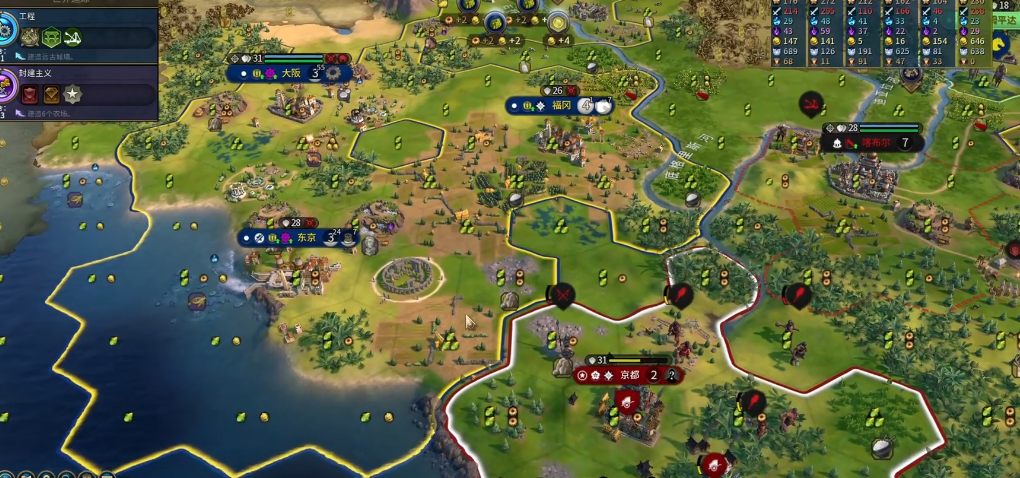
Task: Click the catapult unit icon under 工程
Action: 72,38
